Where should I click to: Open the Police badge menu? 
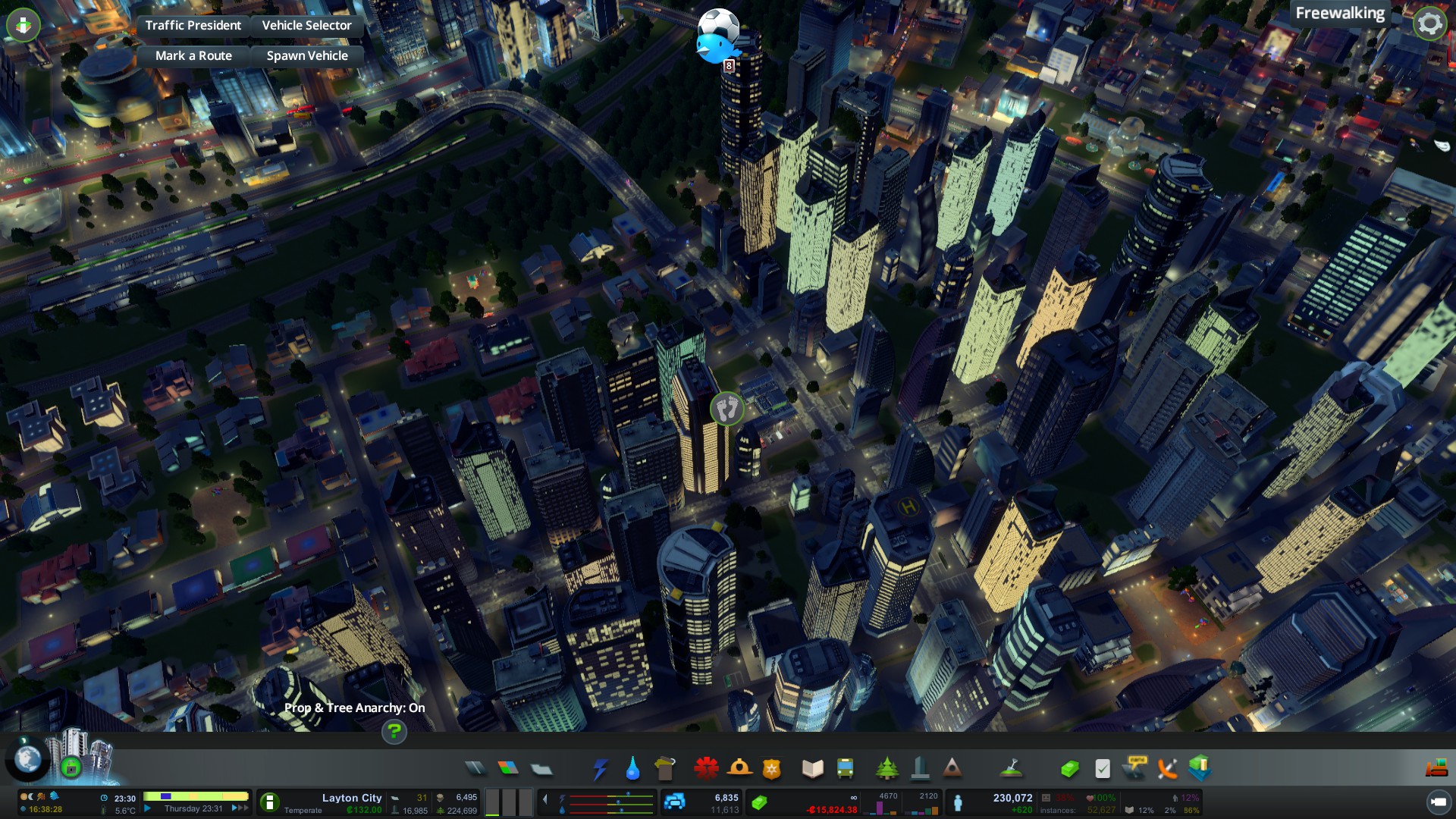pos(771,769)
